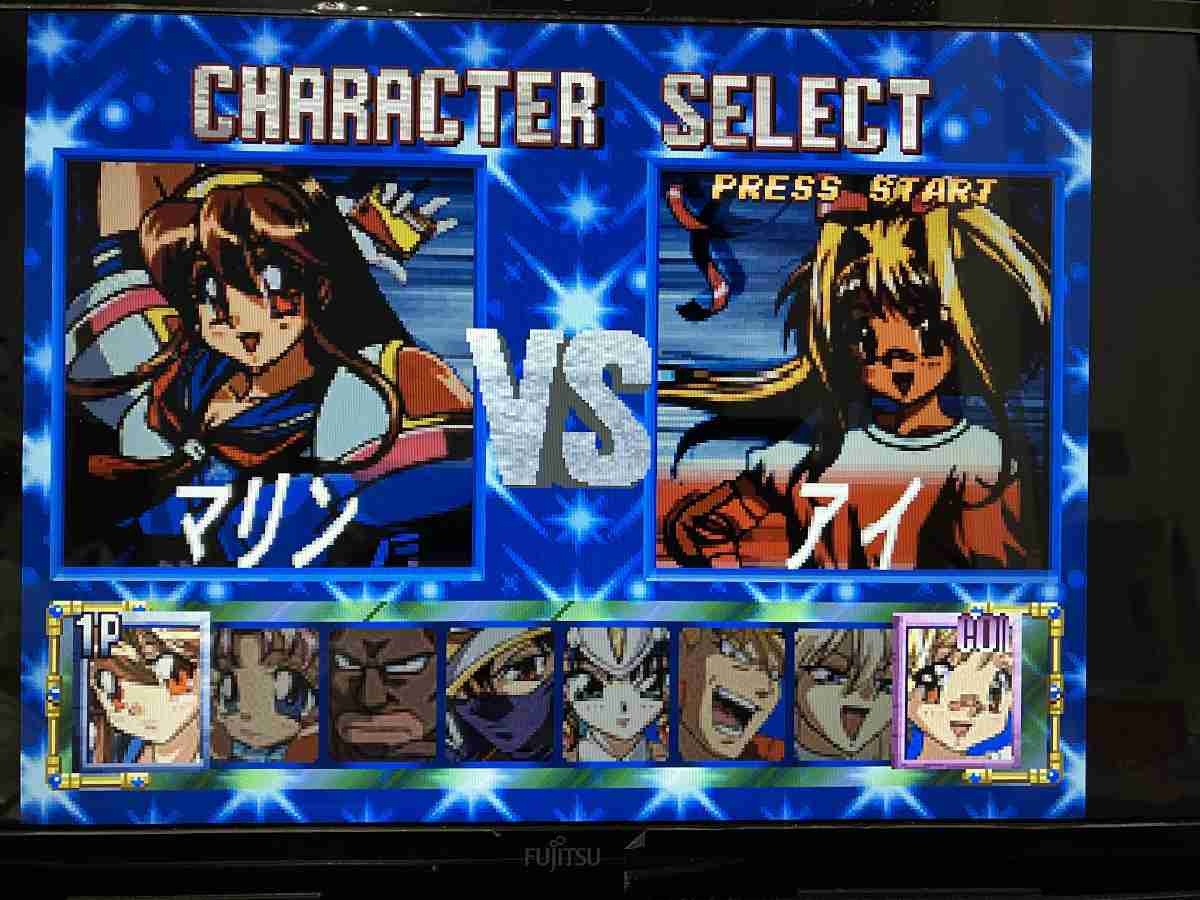Click the large player one portrait panel

(270, 365)
